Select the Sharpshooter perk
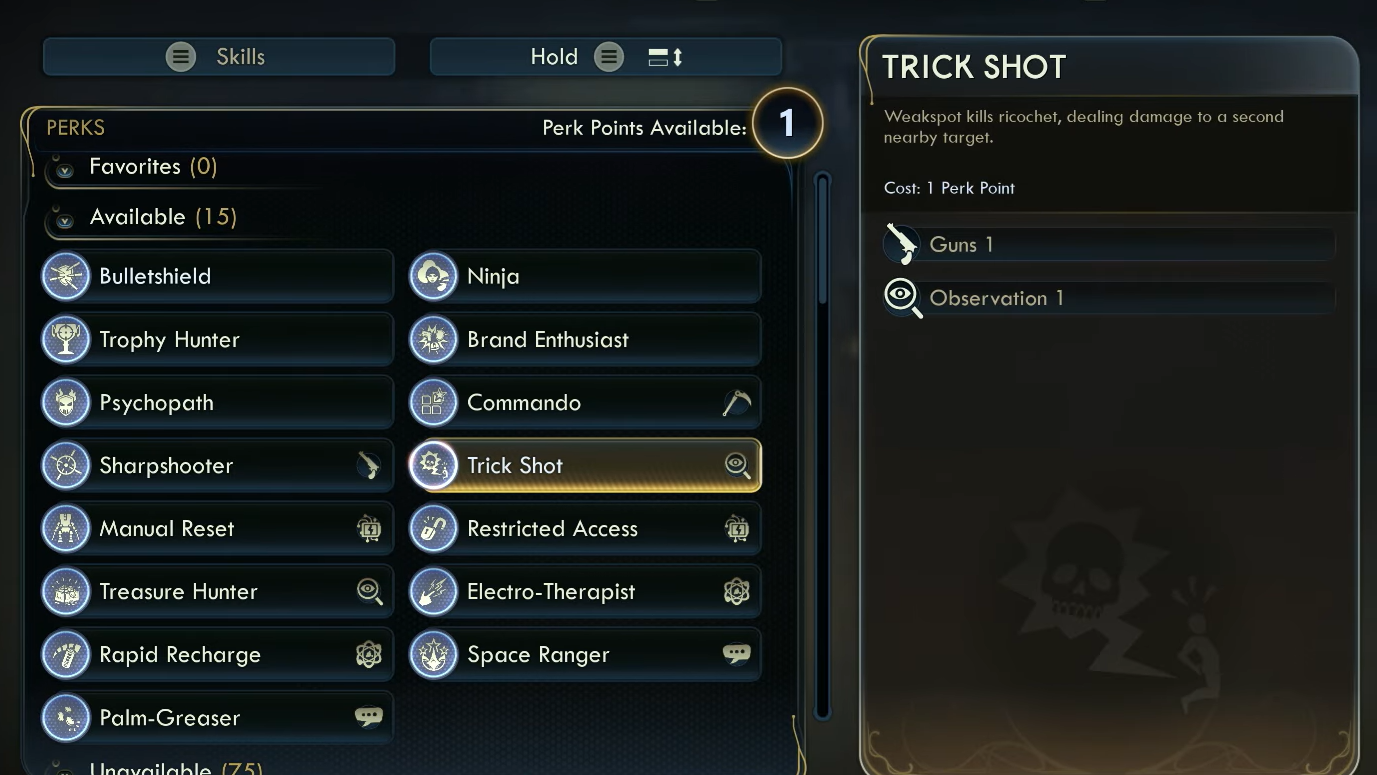The image size is (1377, 775). tap(217, 465)
